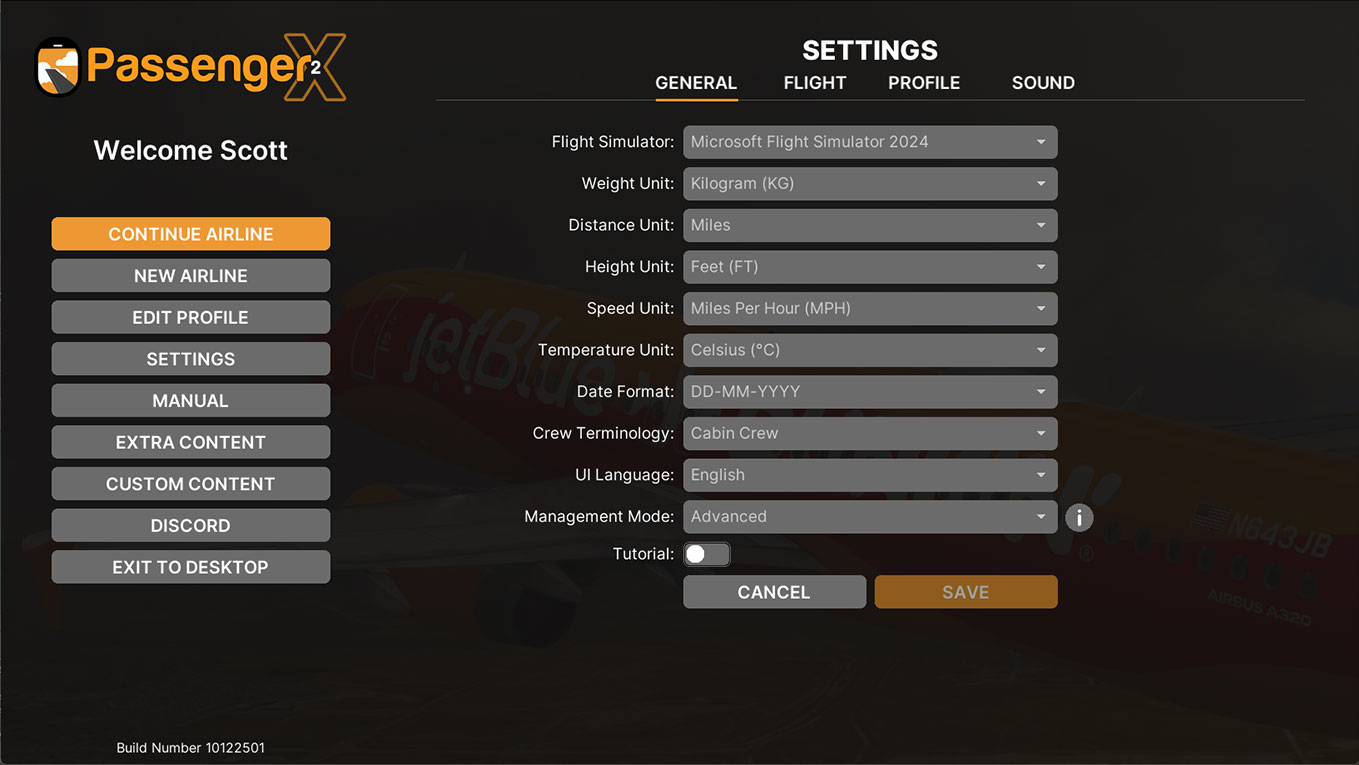
Task: Start a New Airline
Action: (190, 276)
